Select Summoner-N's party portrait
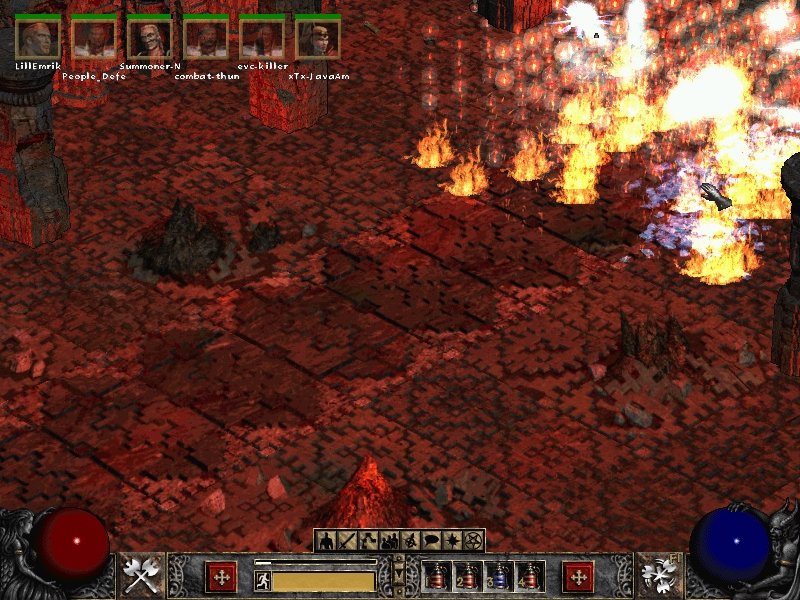 click(x=150, y=38)
